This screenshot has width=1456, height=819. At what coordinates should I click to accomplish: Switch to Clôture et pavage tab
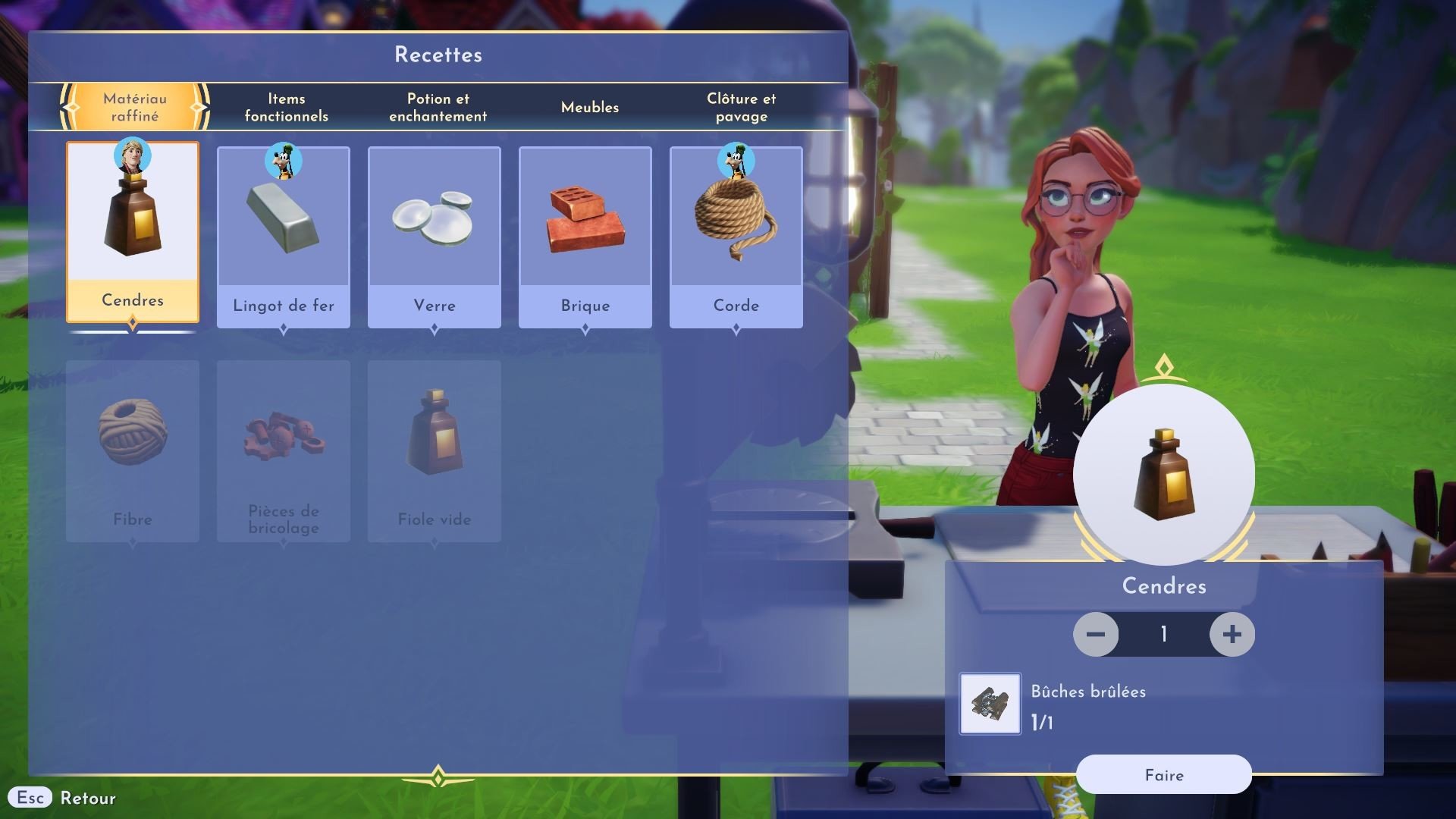click(741, 107)
